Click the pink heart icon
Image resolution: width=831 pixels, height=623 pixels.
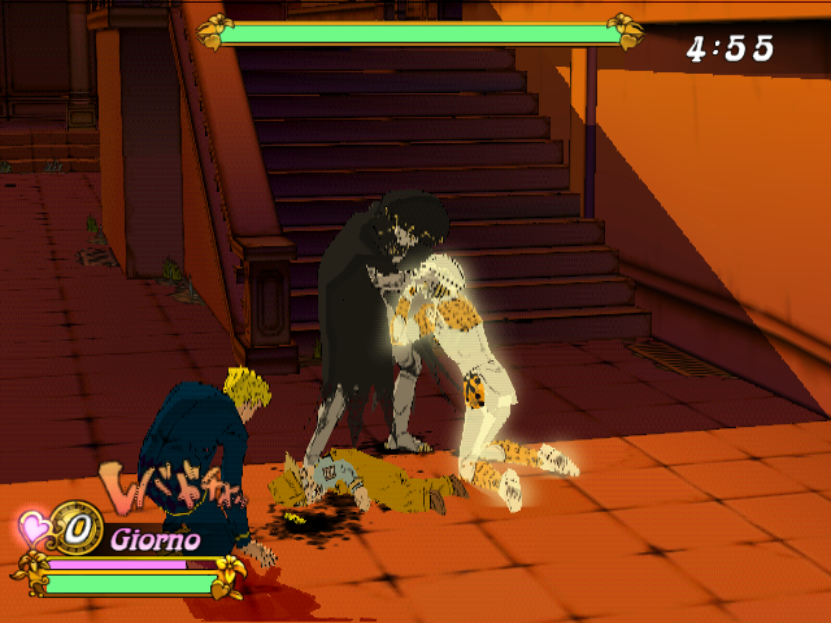coord(35,528)
